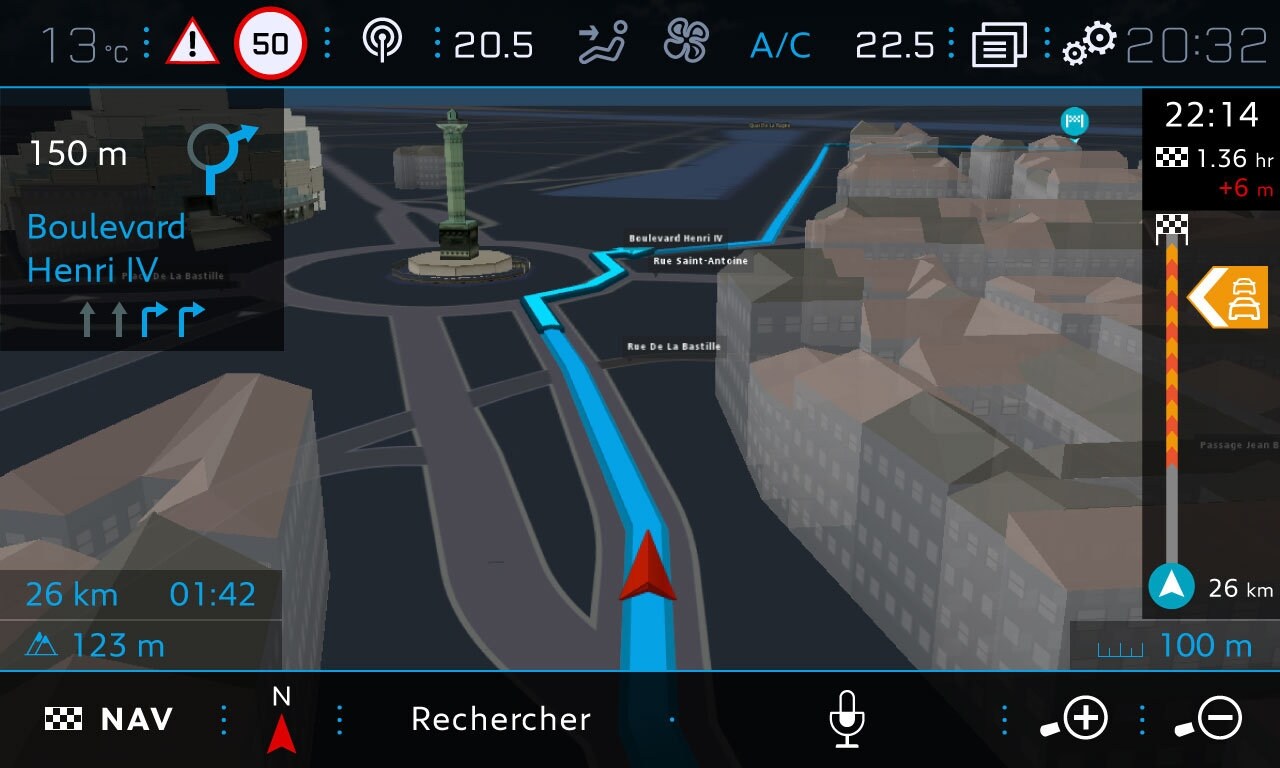Screen dimensions: 1280x768
Task: Zoom in the map with plus
Action: tap(1075, 719)
